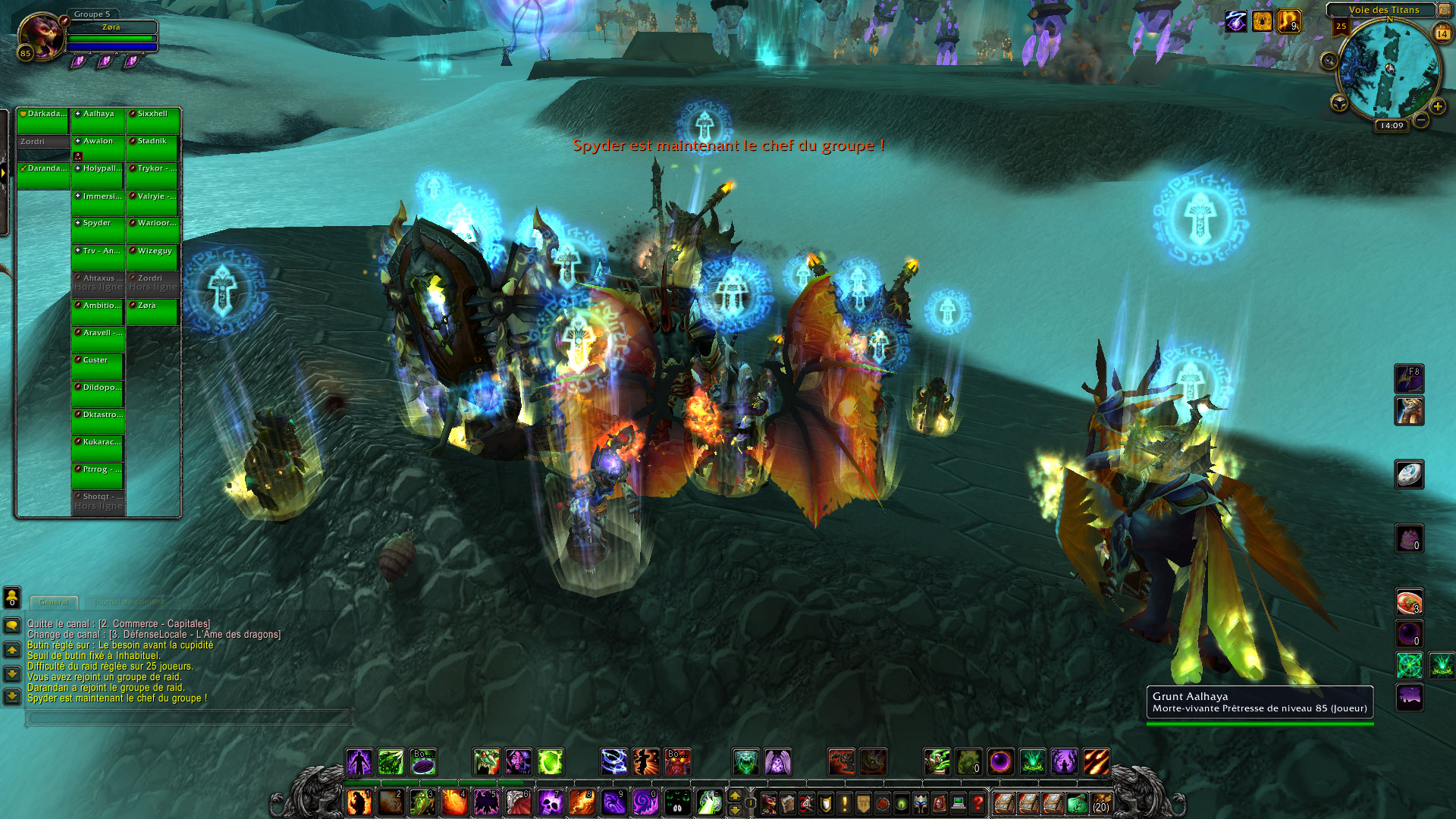Open the Général chat tab
Image resolution: width=1456 pixels, height=819 pixels.
click(x=54, y=602)
